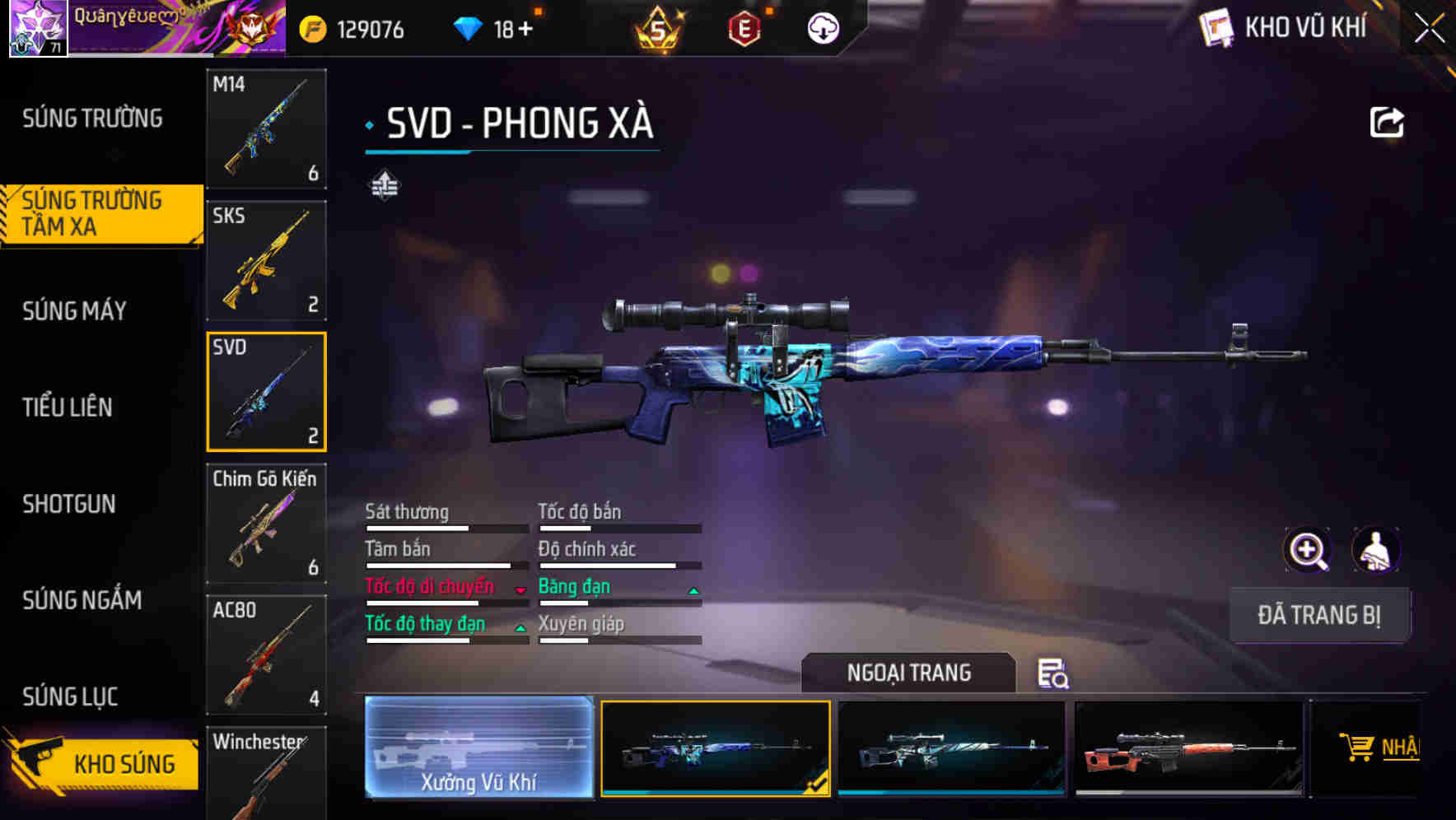Open the cloud download icon in top bar
The width and height of the screenshot is (1456, 820).
tap(821, 27)
